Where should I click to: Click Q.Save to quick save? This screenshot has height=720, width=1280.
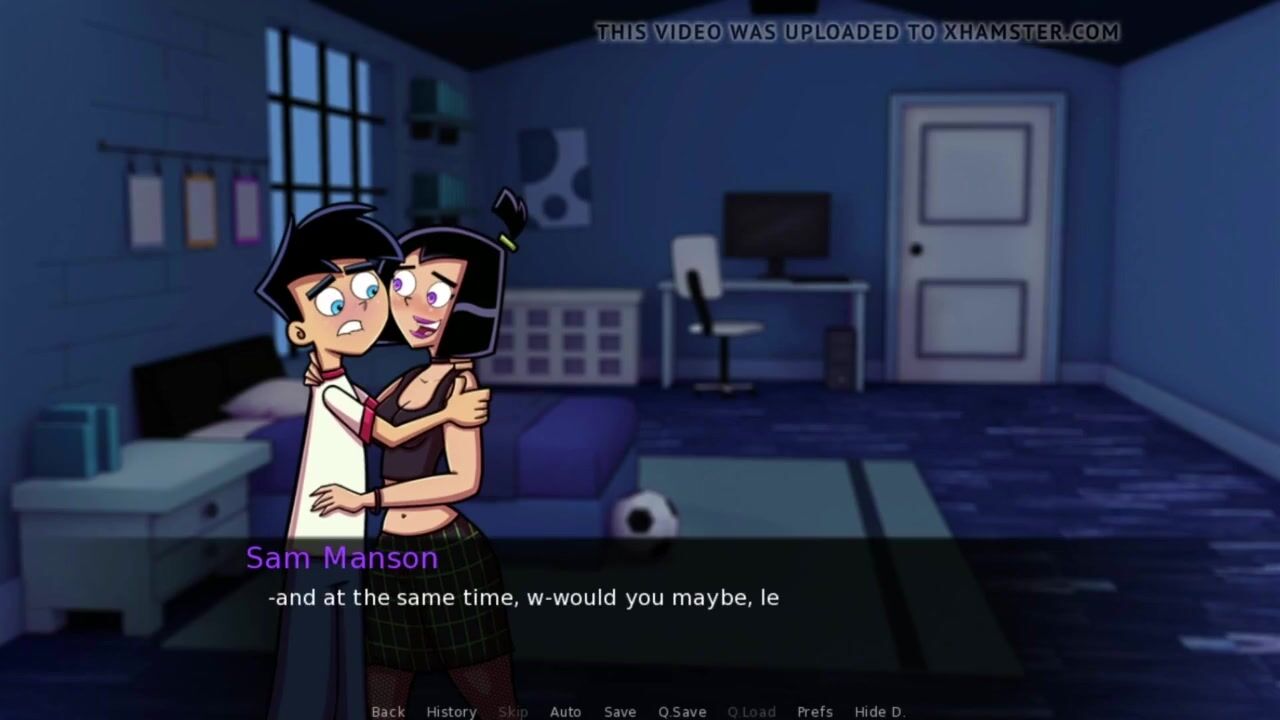point(682,711)
